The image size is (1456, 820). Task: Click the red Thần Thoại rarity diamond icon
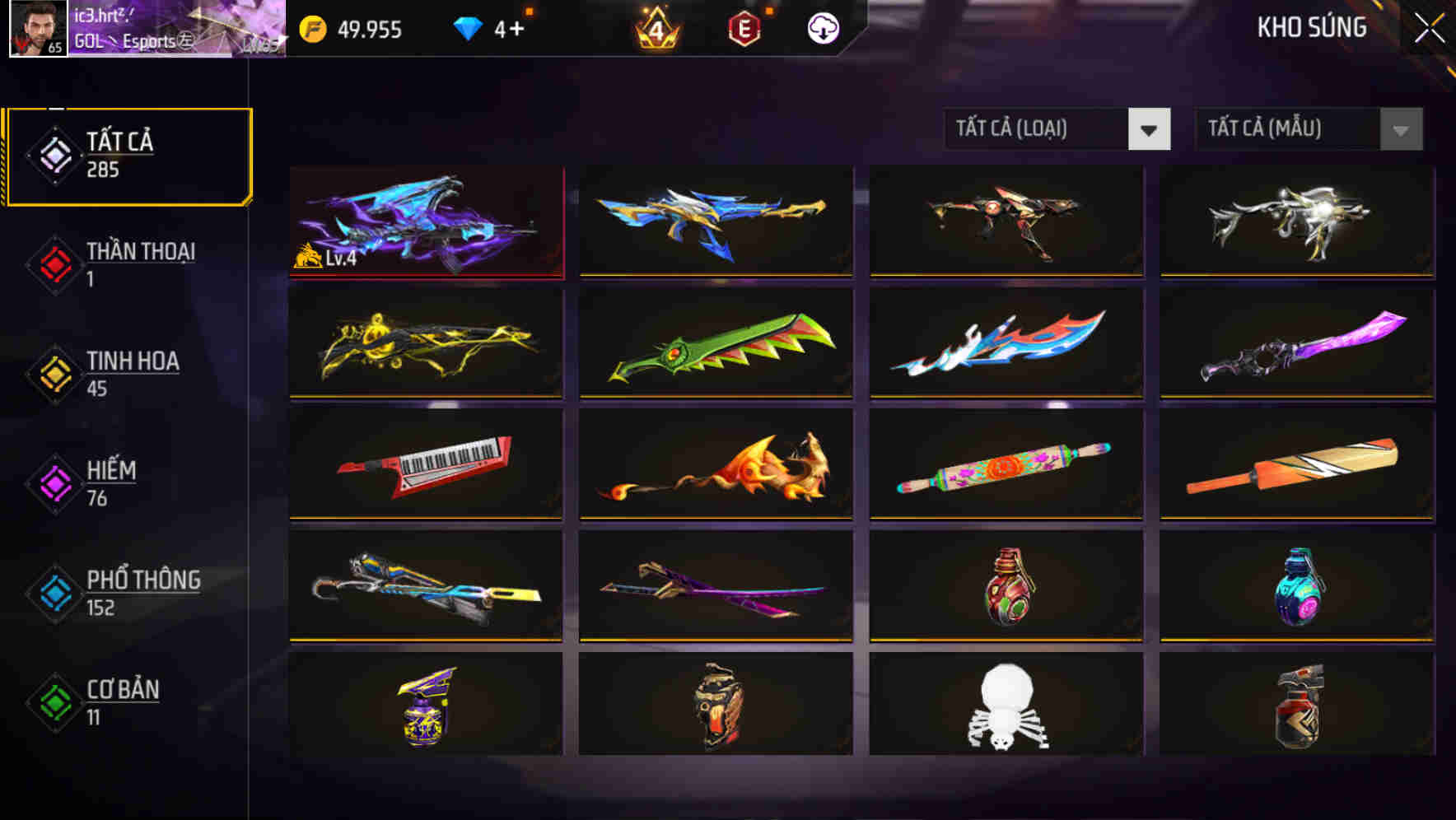(x=54, y=264)
